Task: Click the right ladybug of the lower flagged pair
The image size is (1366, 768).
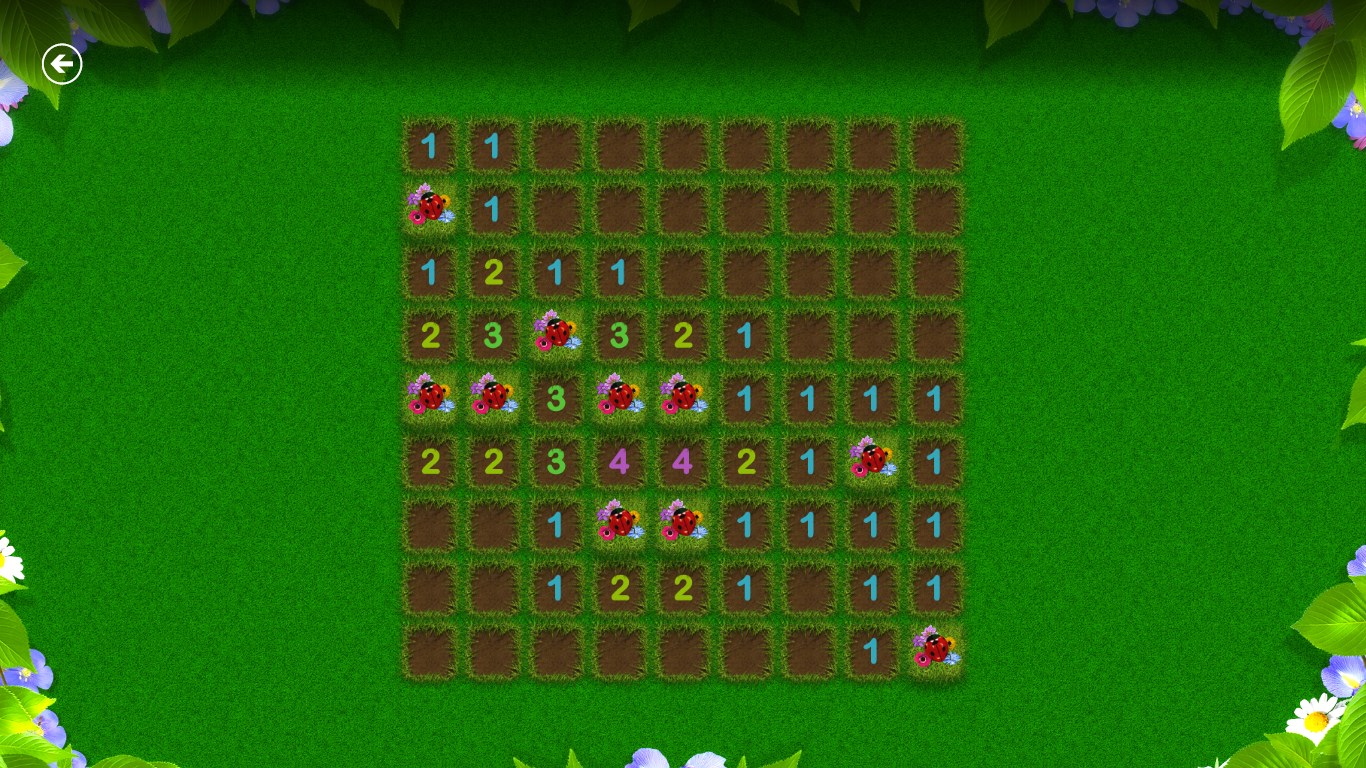Action: tap(682, 522)
